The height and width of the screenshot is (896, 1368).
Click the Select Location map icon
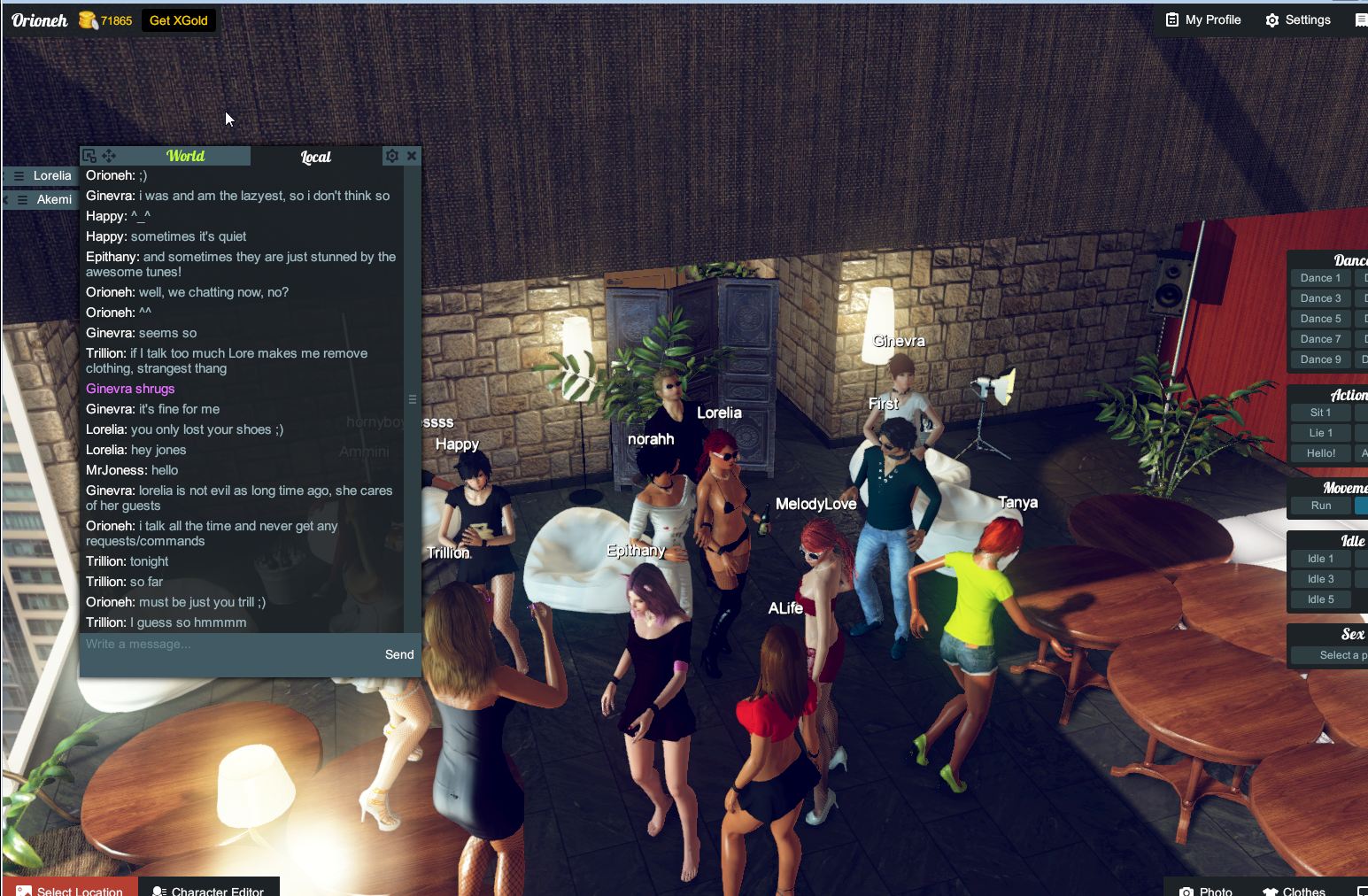23,891
